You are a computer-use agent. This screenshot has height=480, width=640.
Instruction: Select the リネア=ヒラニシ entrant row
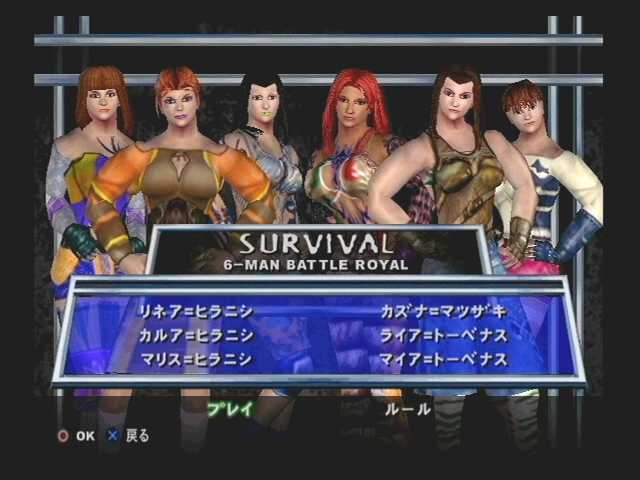[197, 311]
